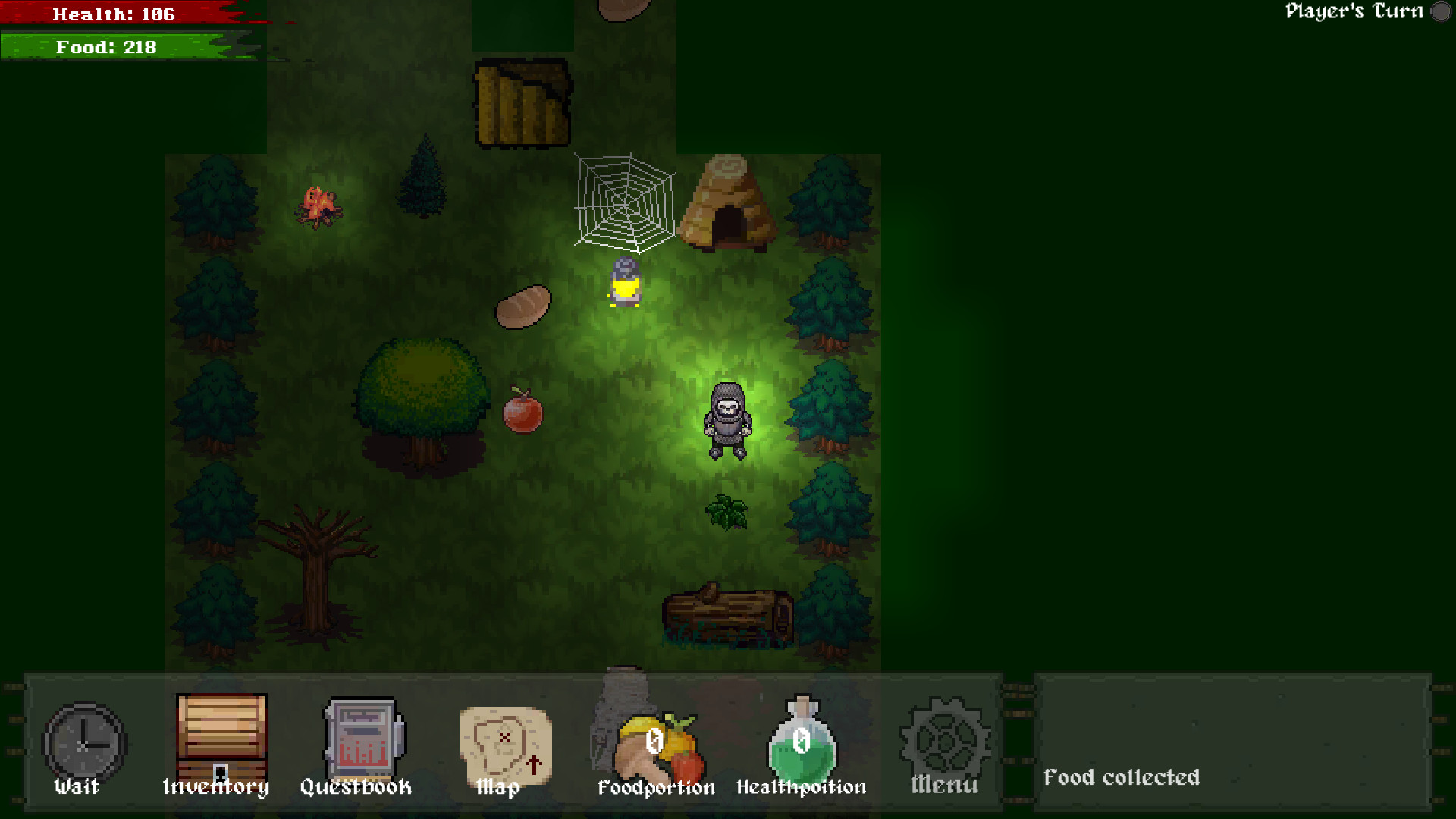Click the spider web tile
The width and height of the screenshot is (1456, 819).
623,199
